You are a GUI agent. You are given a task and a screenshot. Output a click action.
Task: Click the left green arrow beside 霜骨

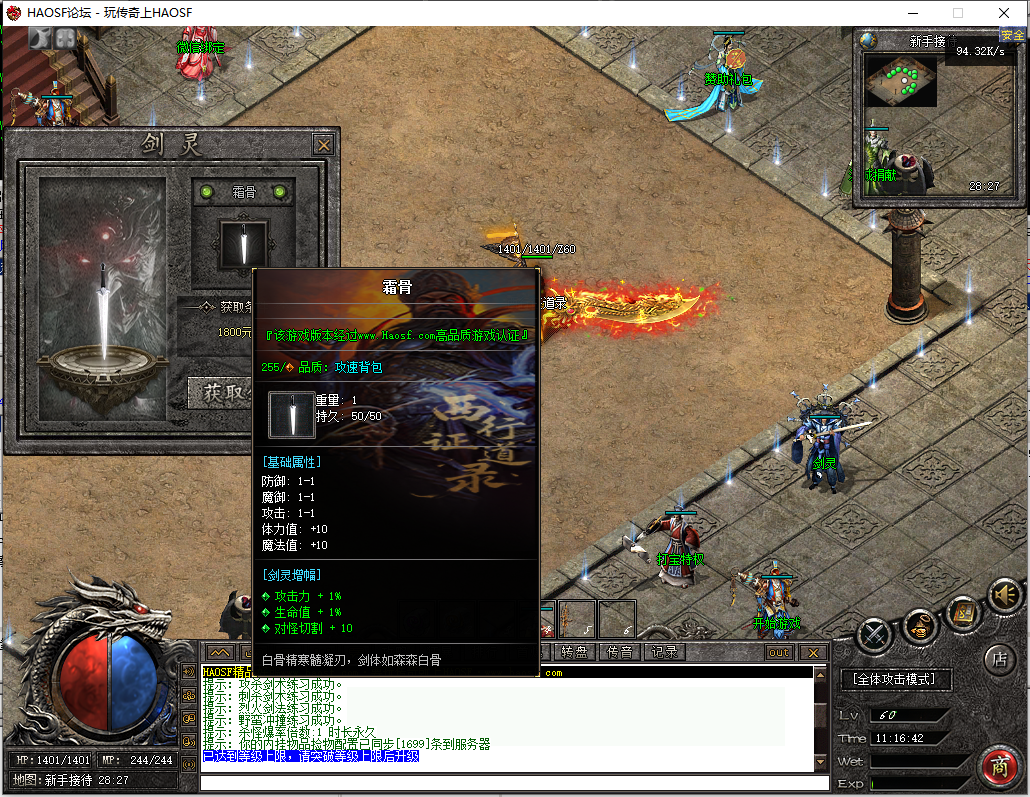coord(207,192)
